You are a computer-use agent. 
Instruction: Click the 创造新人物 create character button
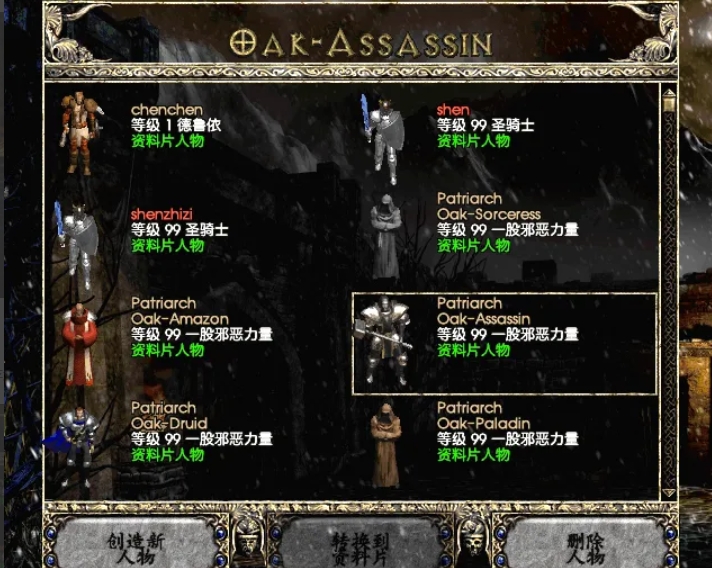135,547
